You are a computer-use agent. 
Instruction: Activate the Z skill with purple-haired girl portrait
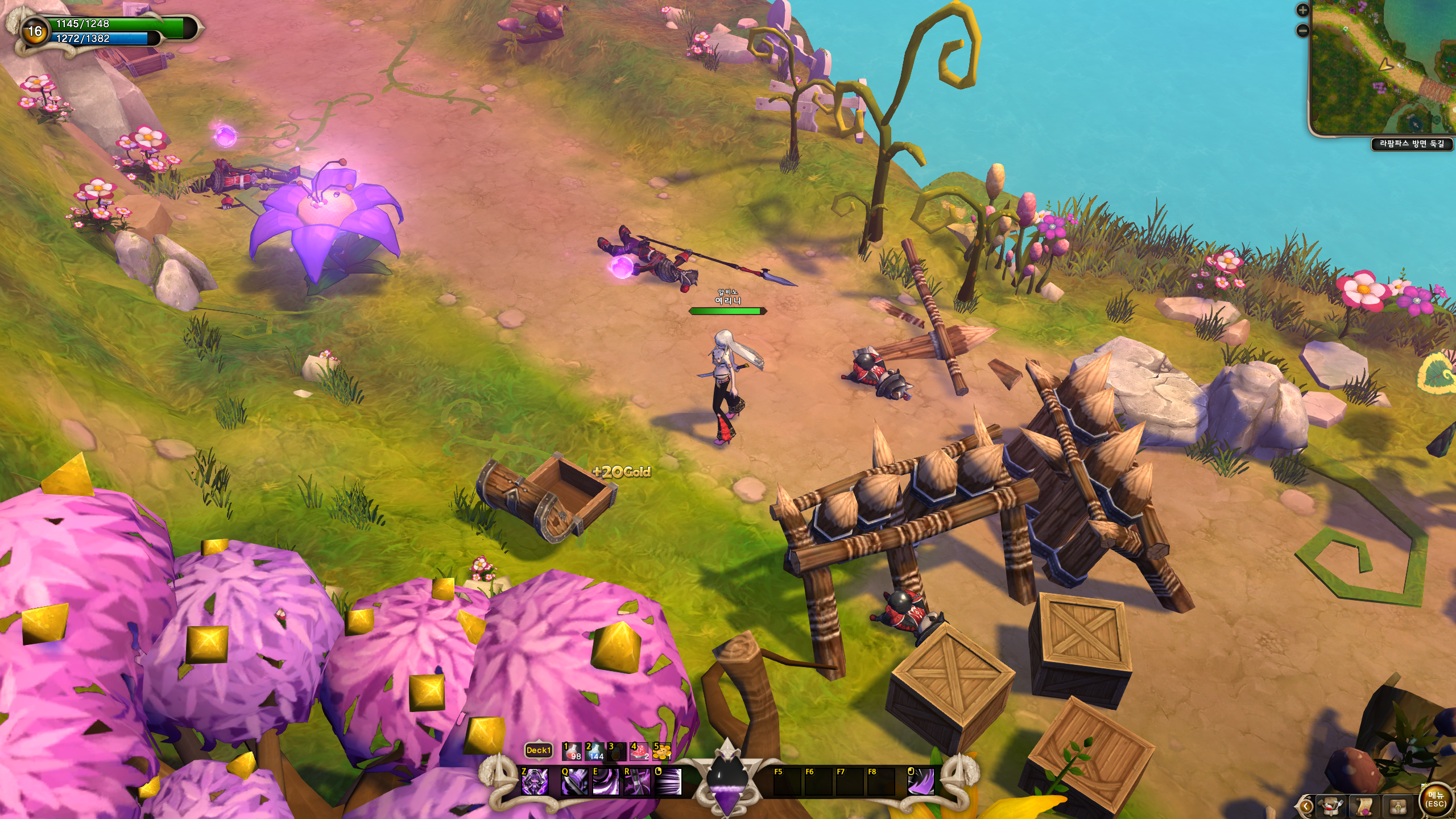pos(535,781)
